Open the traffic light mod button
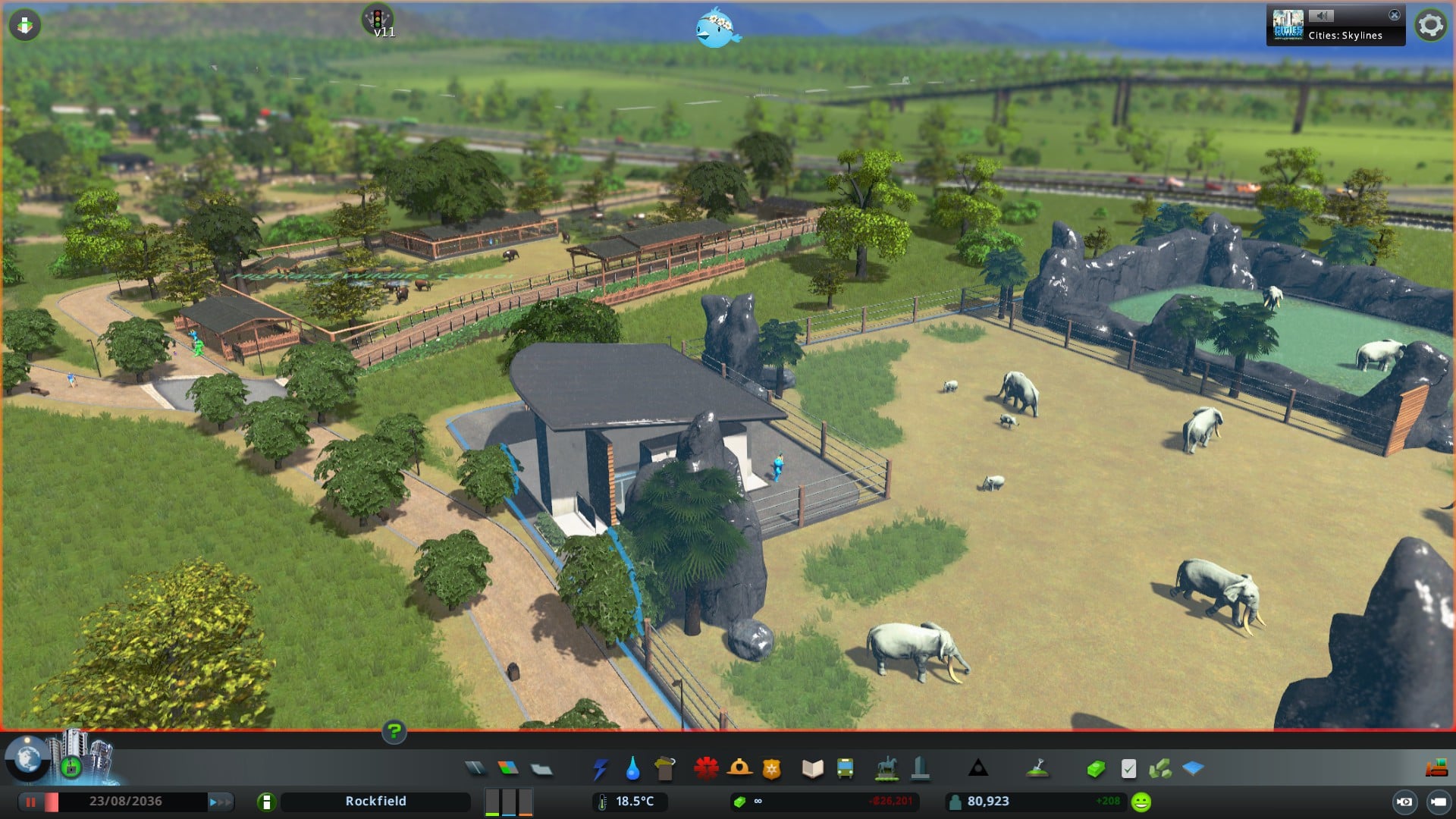1456x819 pixels. click(x=377, y=20)
